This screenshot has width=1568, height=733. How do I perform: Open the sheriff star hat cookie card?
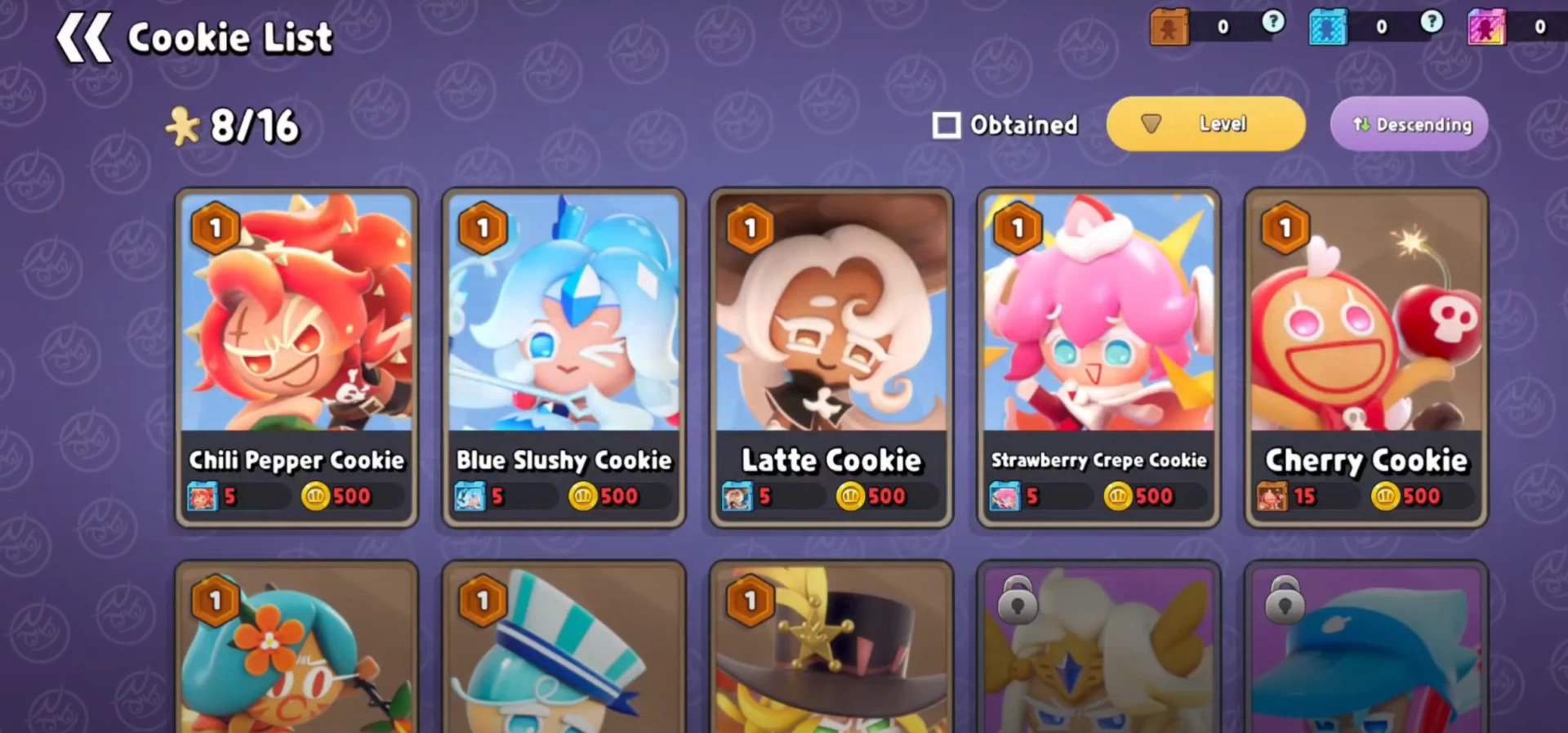coord(831,650)
